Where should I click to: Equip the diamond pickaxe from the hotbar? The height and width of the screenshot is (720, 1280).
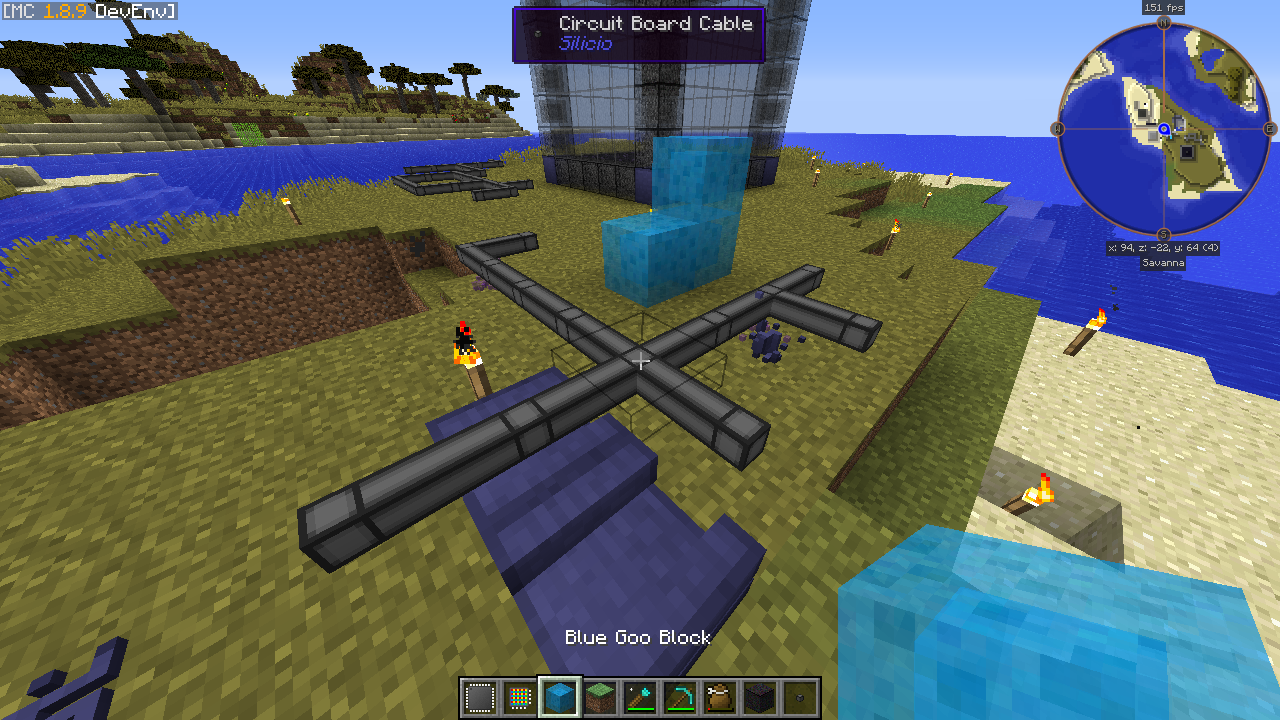(680, 697)
